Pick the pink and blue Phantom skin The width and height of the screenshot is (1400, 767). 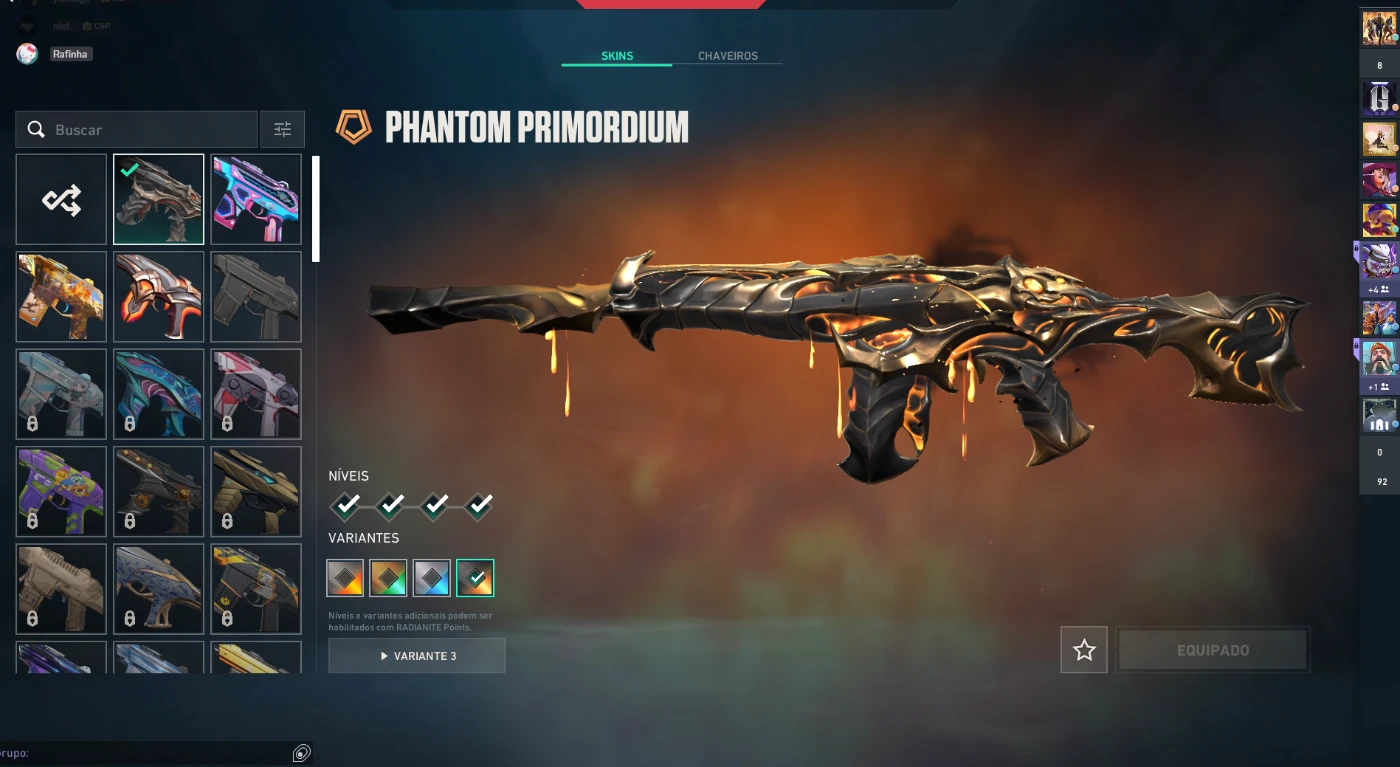click(x=256, y=200)
